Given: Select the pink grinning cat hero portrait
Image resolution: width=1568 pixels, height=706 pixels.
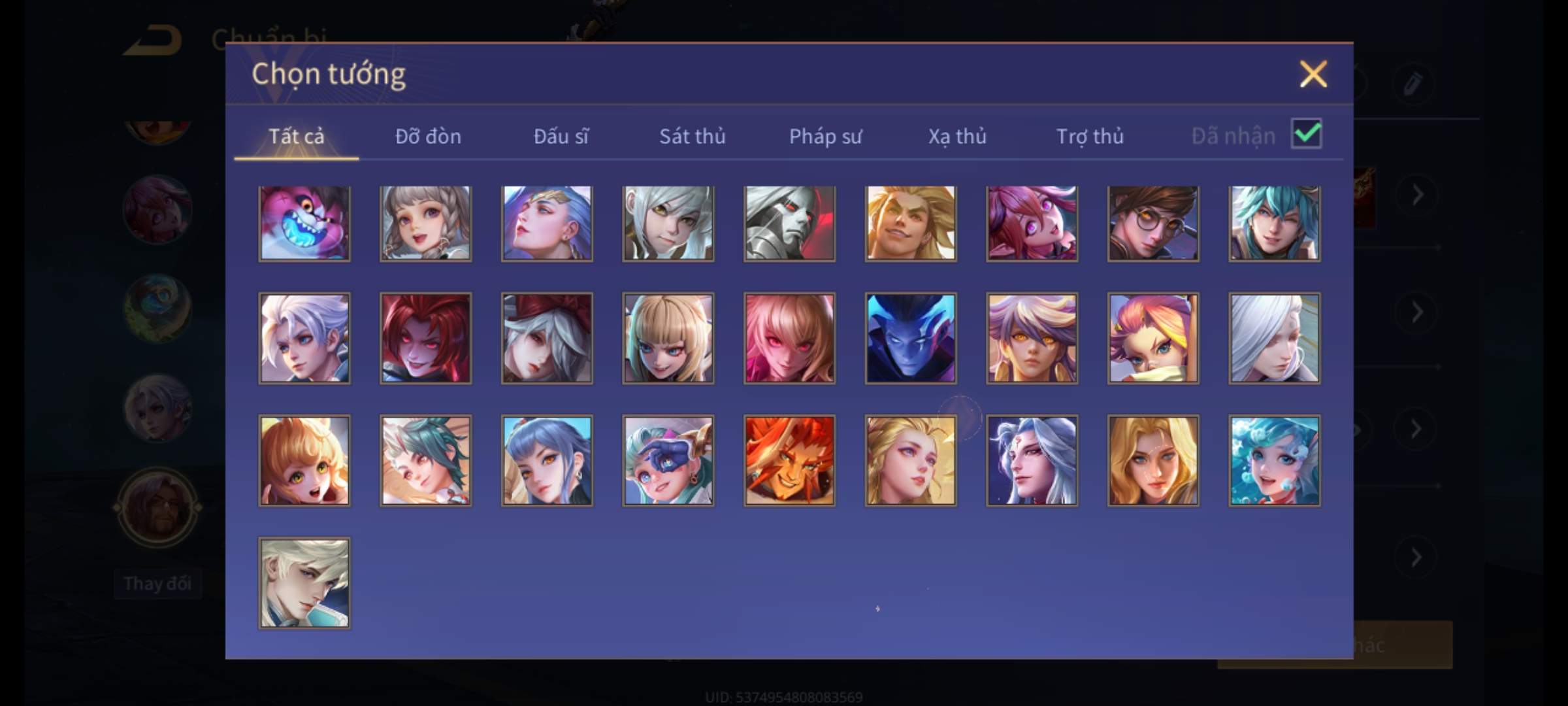Looking at the screenshot, I should pyautogui.click(x=304, y=224).
